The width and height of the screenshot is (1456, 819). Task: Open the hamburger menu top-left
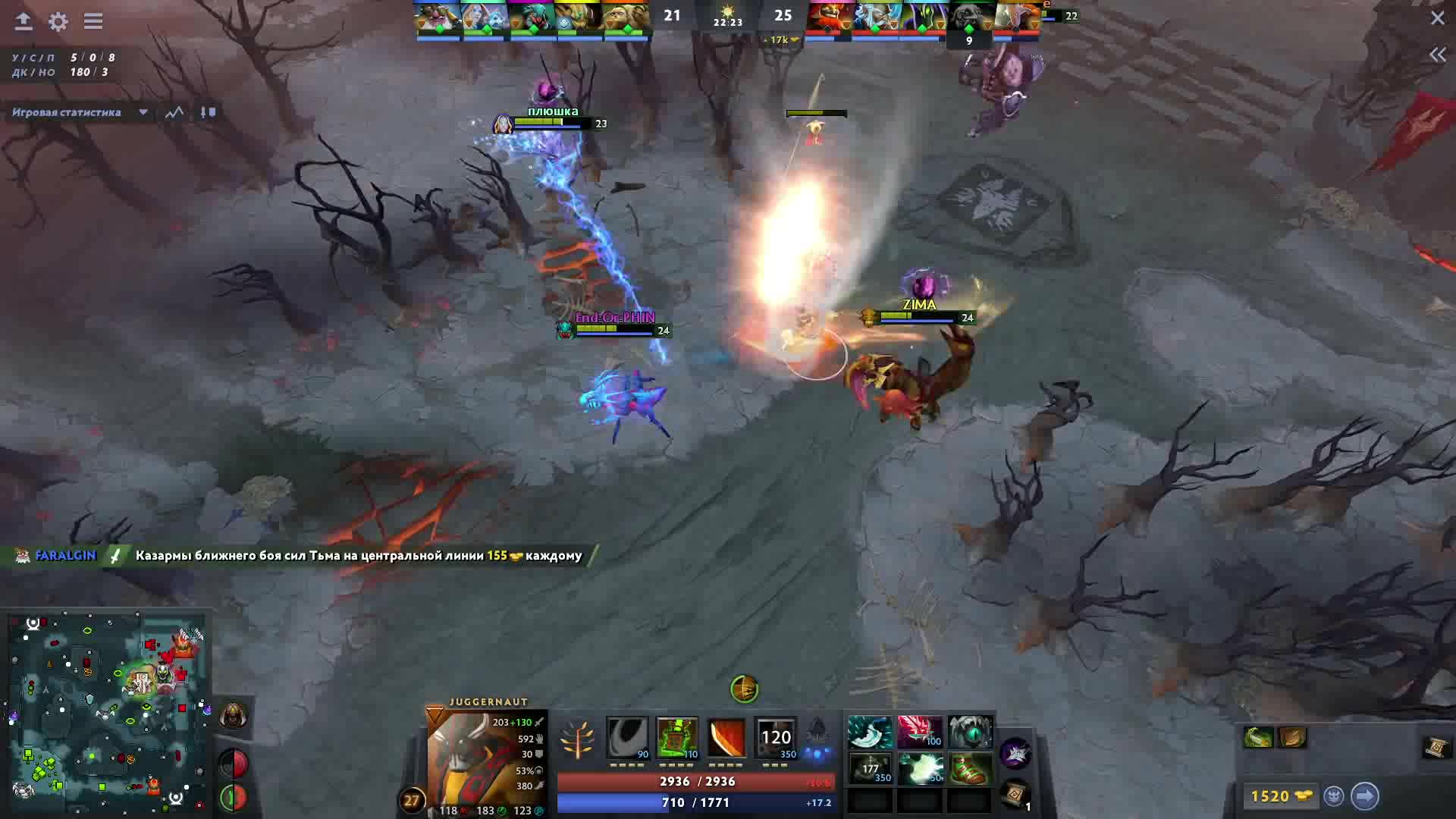pyautogui.click(x=93, y=23)
